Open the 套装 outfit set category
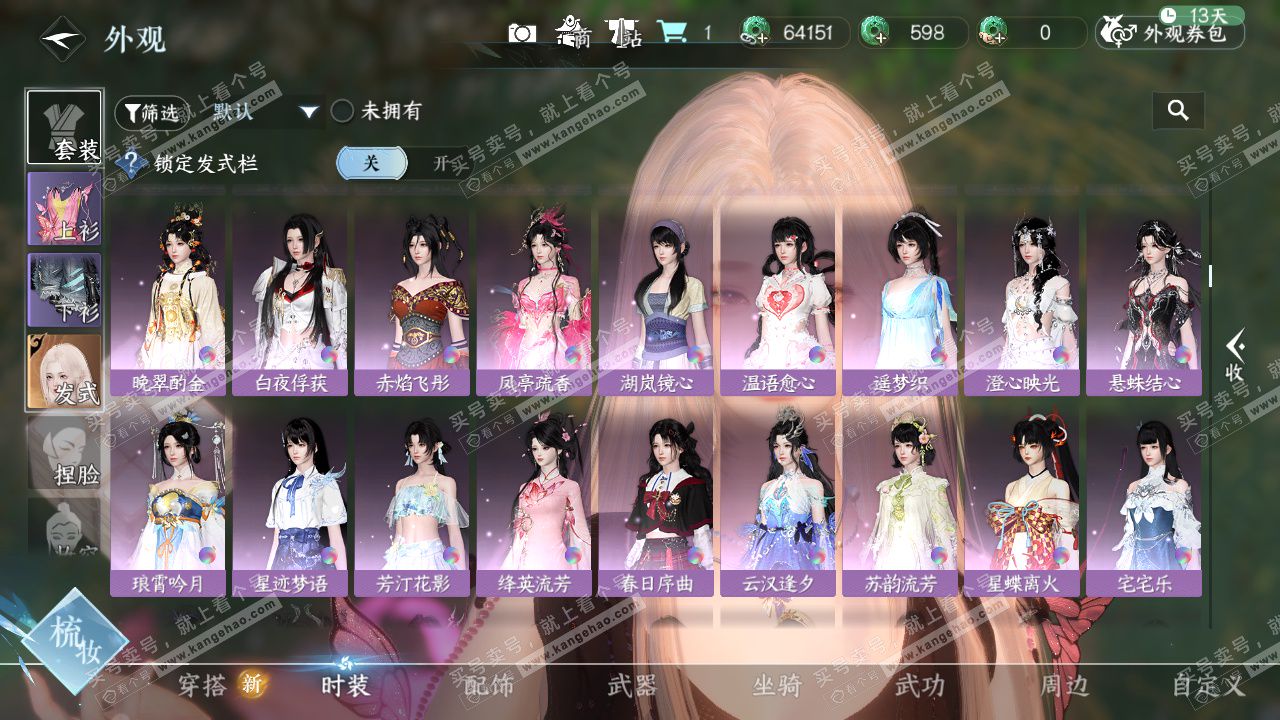 (64, 127)
